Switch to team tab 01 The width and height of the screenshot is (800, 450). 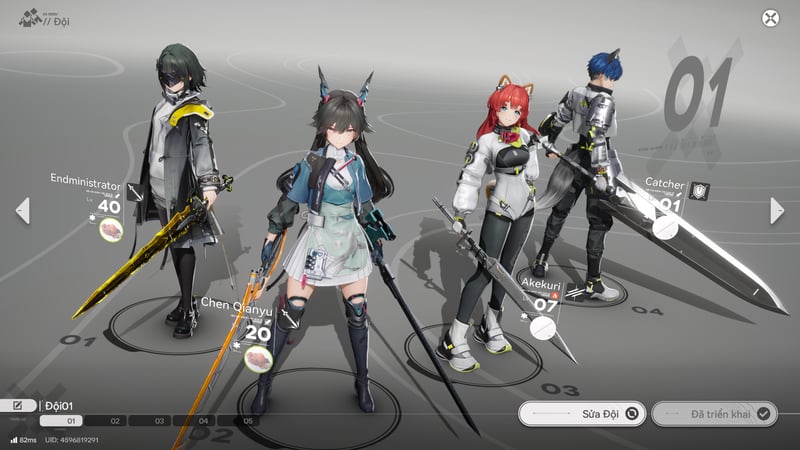62,421
